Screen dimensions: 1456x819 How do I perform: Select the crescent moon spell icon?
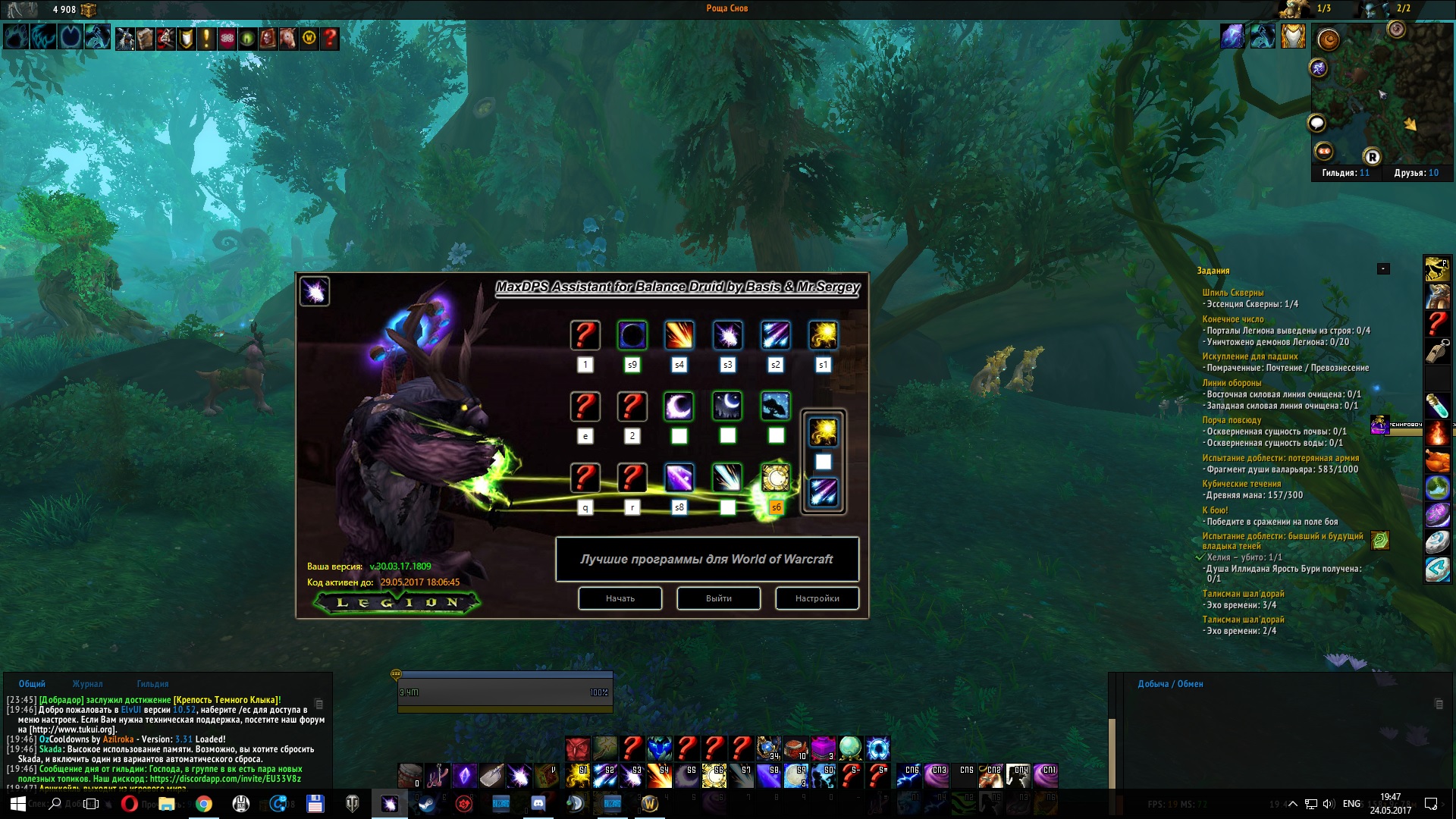pyautogui.click(x=679, y=406)
